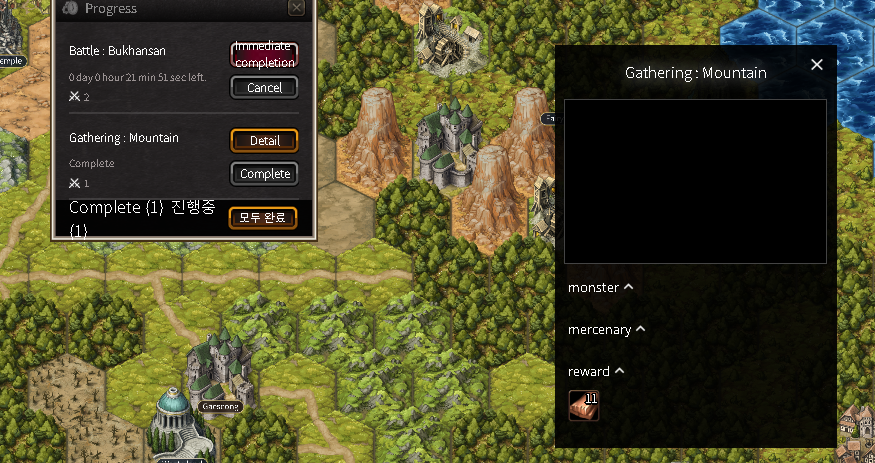Collapse the monster section
The width and height of the screenshot is (875, 463).
click(628, 287)
